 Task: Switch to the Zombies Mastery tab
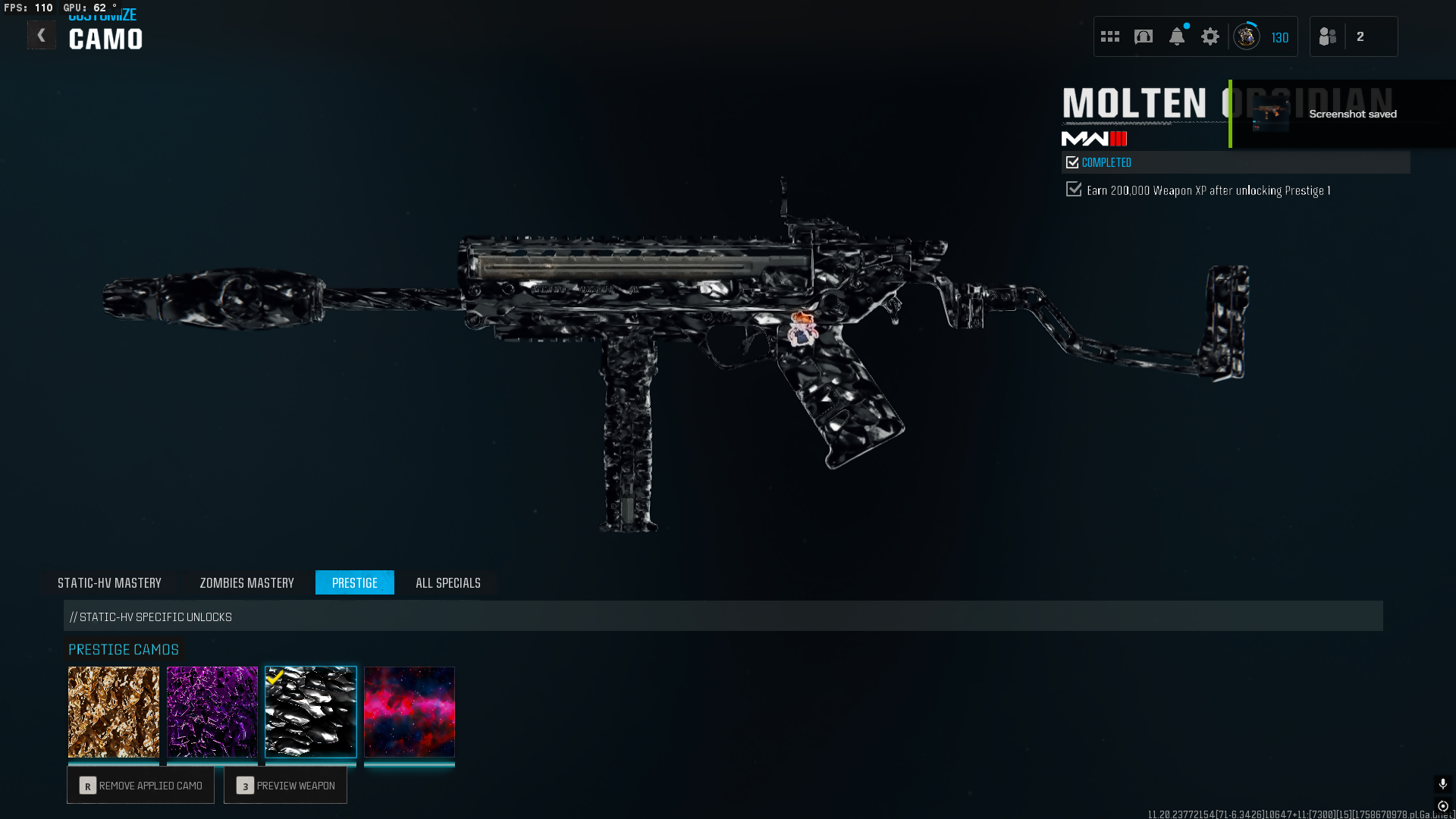(x=246, y=582)
